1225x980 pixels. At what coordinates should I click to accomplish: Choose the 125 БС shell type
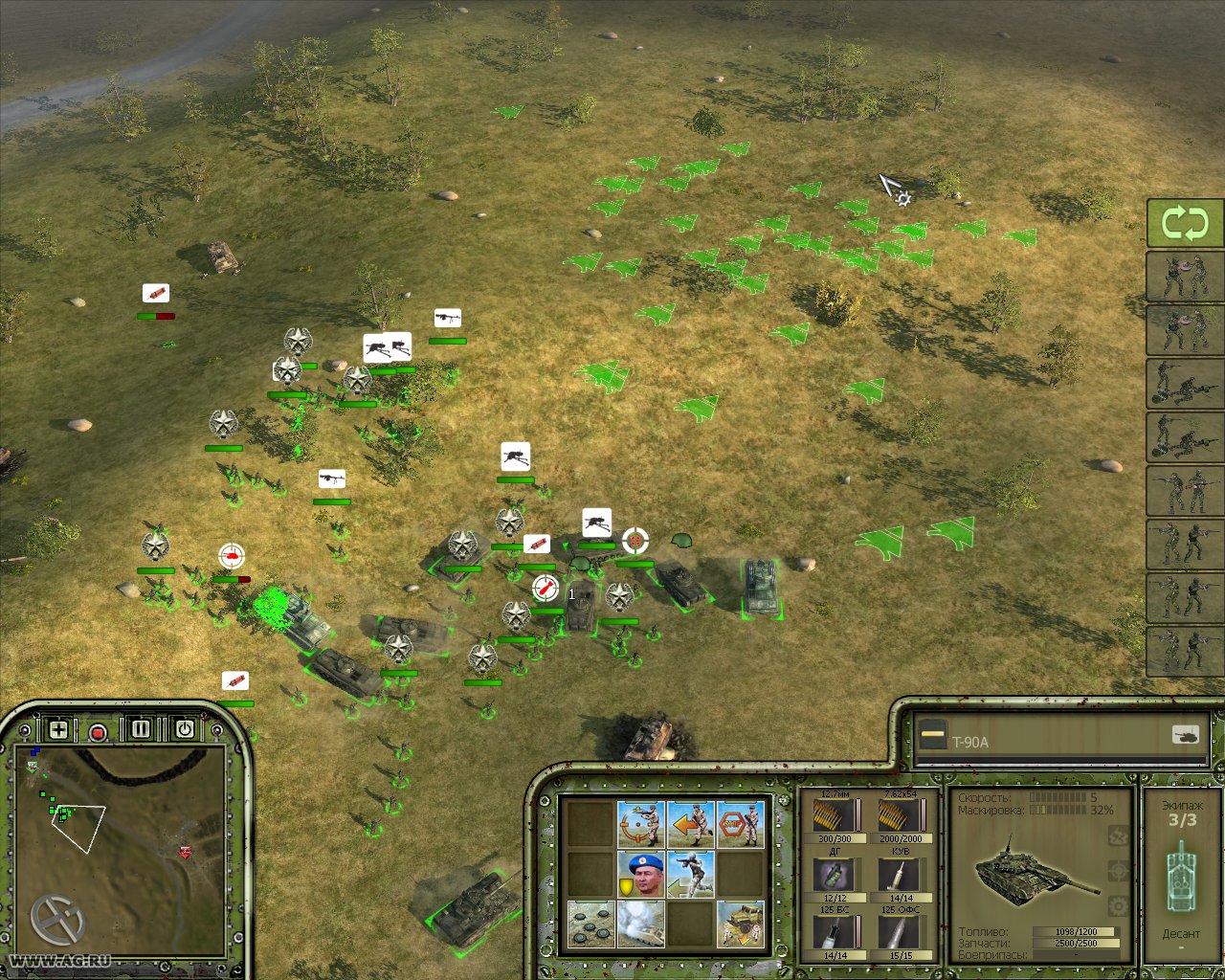(834, 931)
